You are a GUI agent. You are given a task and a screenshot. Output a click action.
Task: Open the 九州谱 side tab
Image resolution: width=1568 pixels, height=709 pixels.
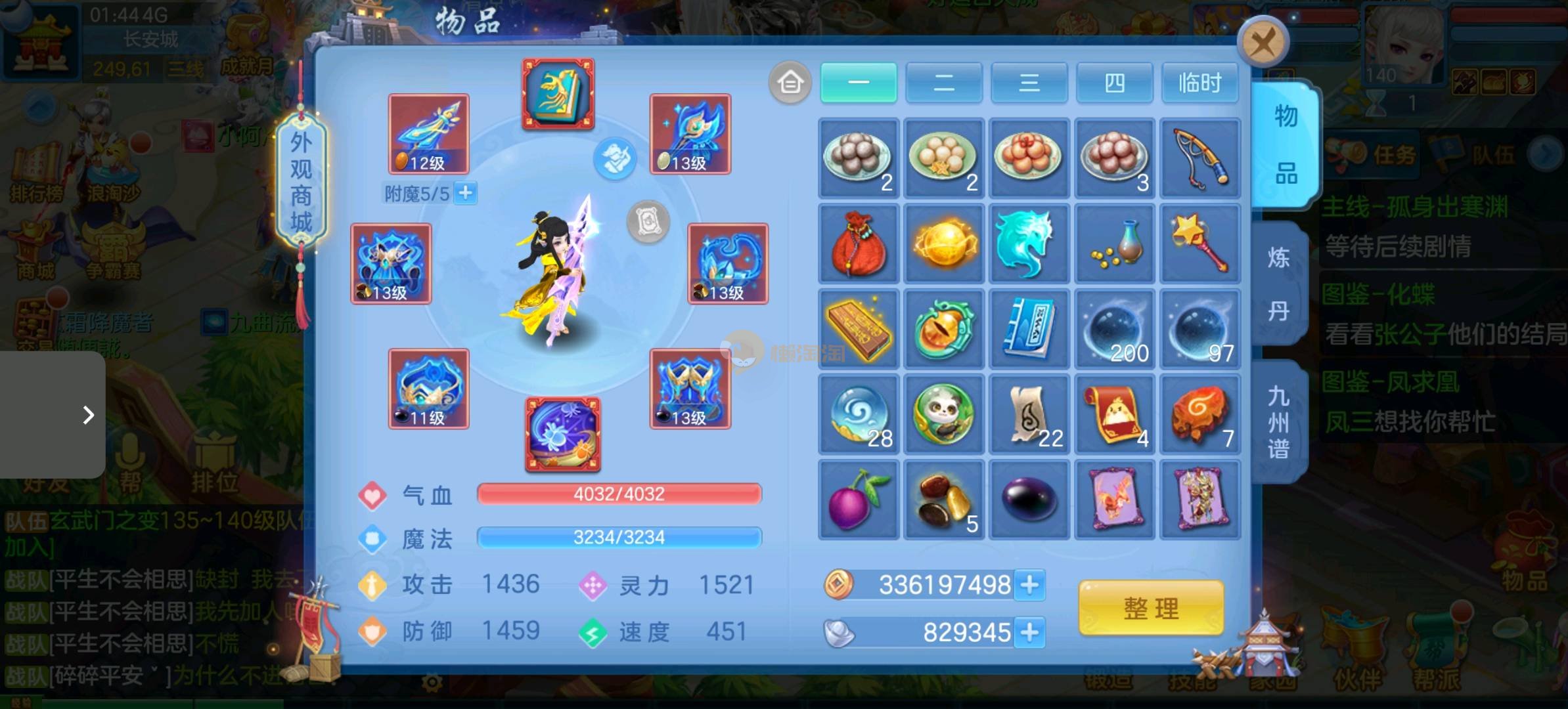1278,422
